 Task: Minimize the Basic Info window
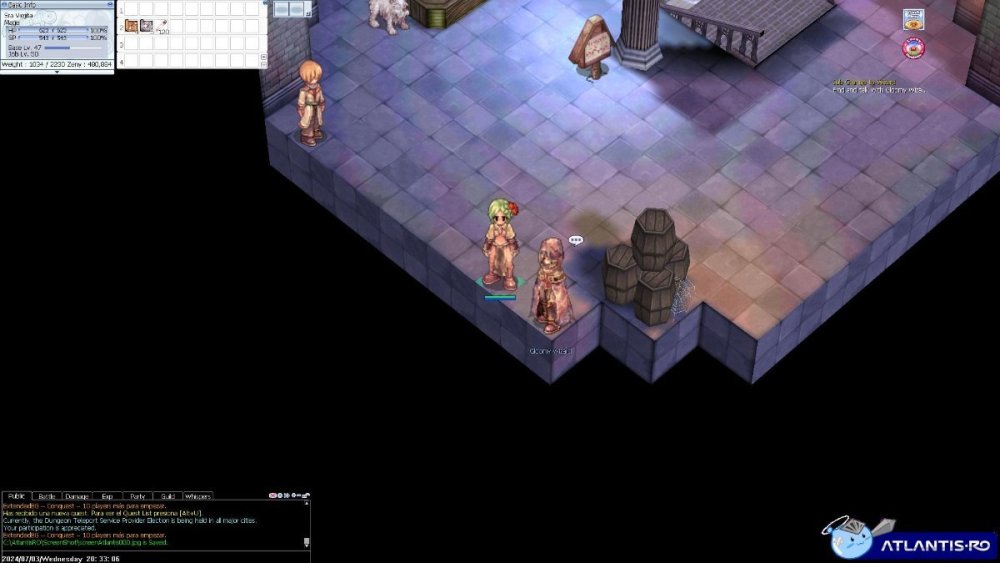coord(109,5)
